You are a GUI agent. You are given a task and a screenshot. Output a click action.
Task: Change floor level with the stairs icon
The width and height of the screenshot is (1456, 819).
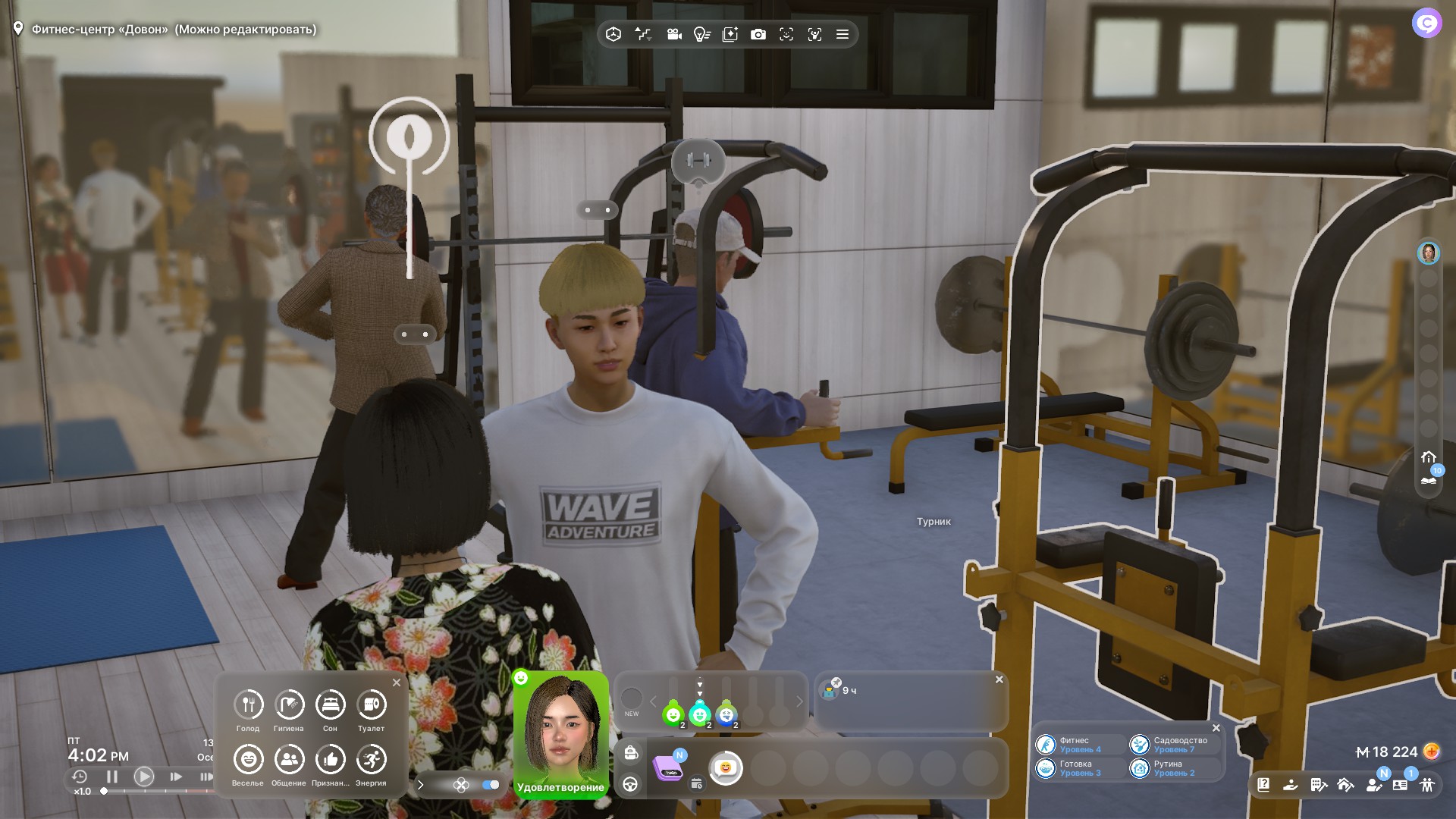(642, 34)
